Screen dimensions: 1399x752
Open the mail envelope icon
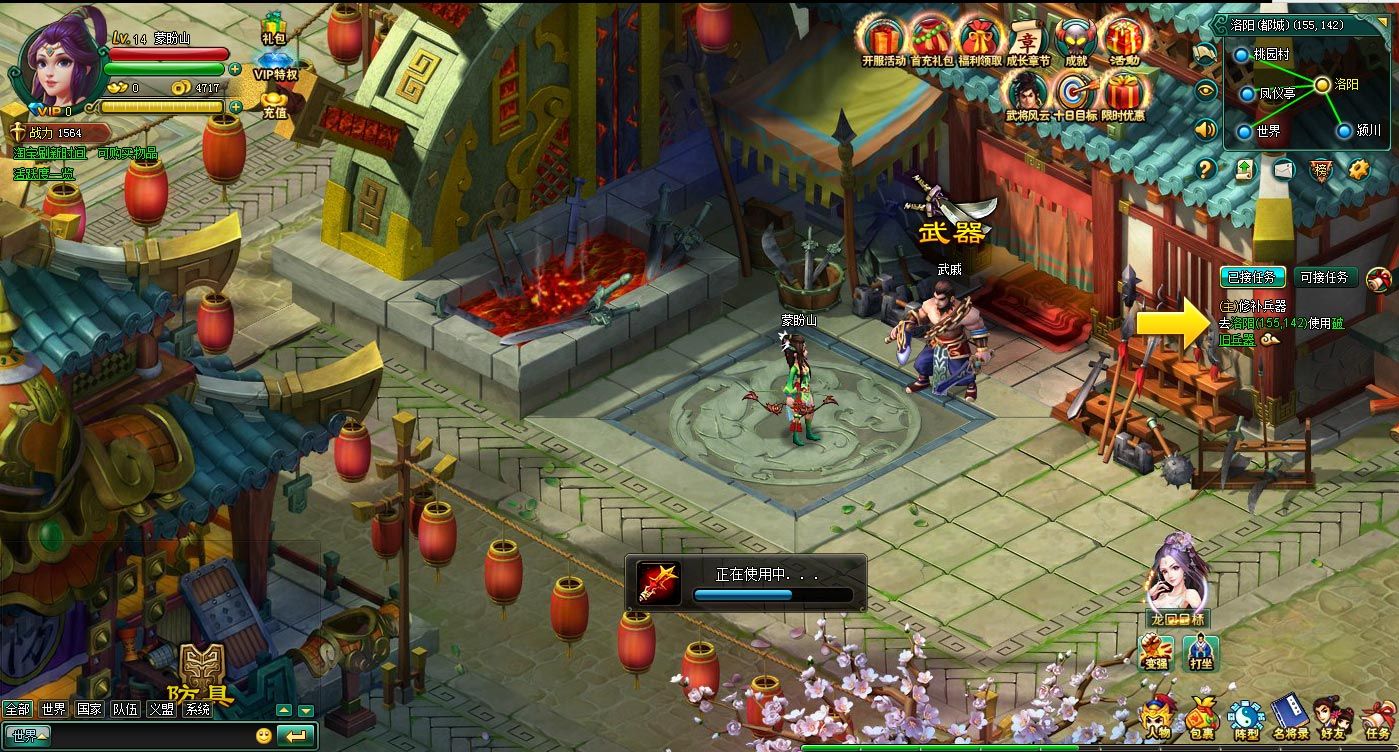point(1283,169)
